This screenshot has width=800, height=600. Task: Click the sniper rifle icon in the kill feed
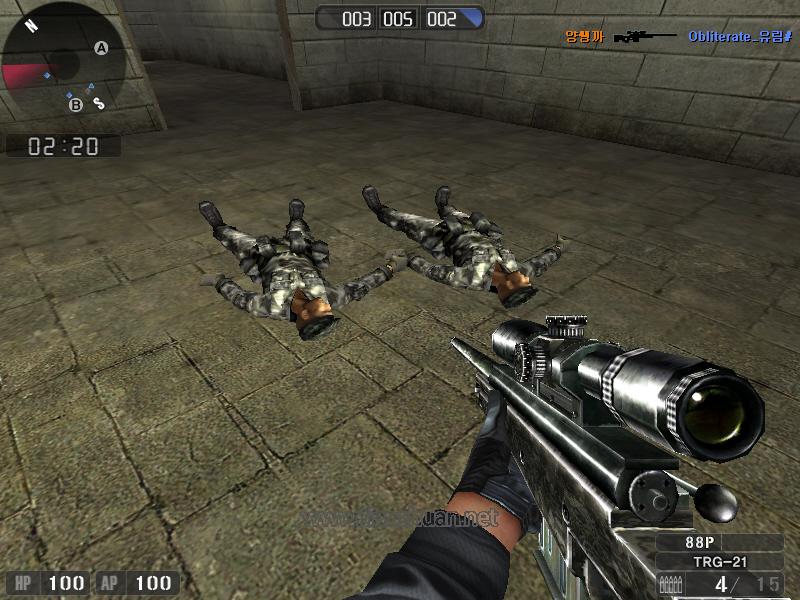tap(645, 37)
